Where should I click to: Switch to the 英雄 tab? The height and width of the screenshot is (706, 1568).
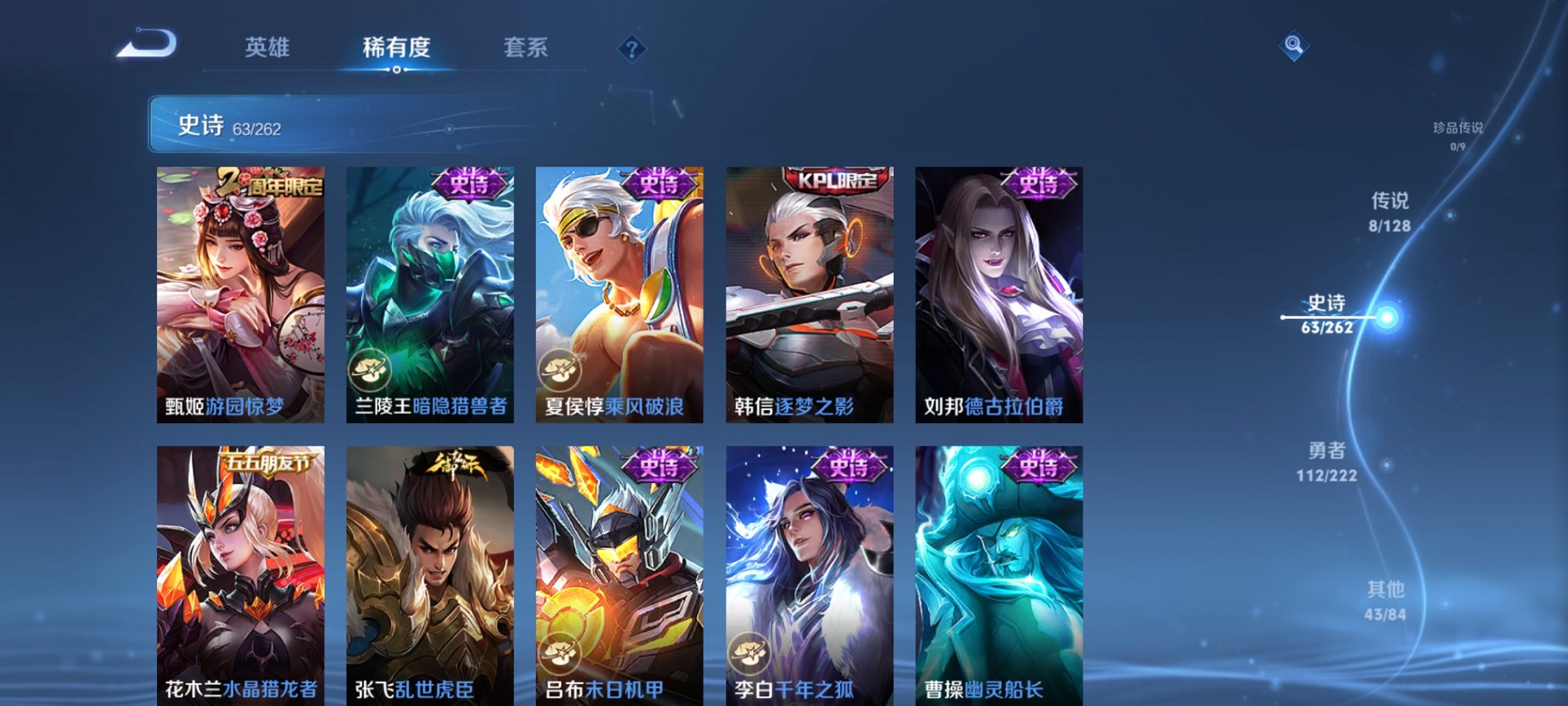tap(267, 48)
